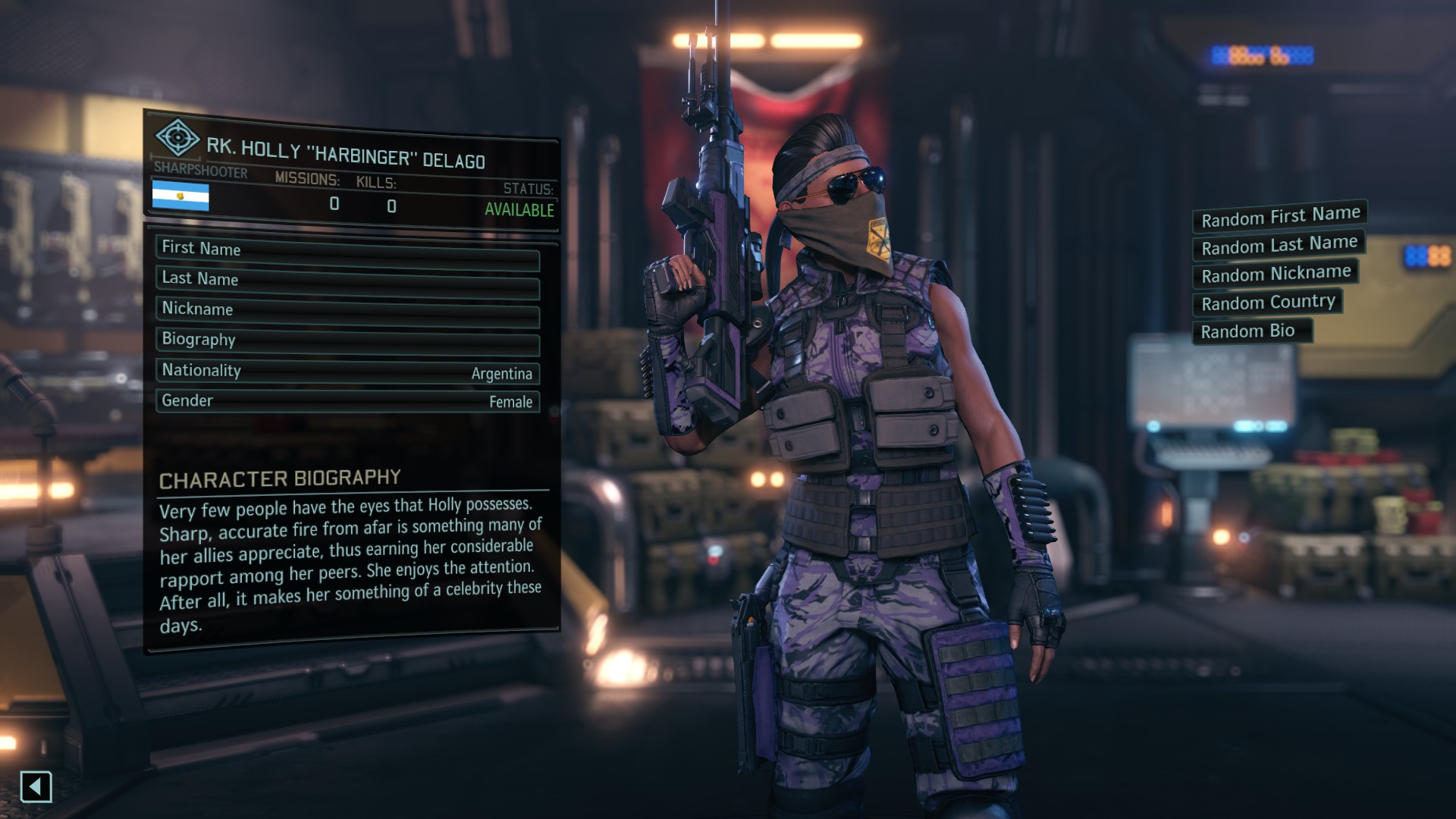1456x819 pixels.
Task: Open the Nickname editor
Action: click(347, 312)
